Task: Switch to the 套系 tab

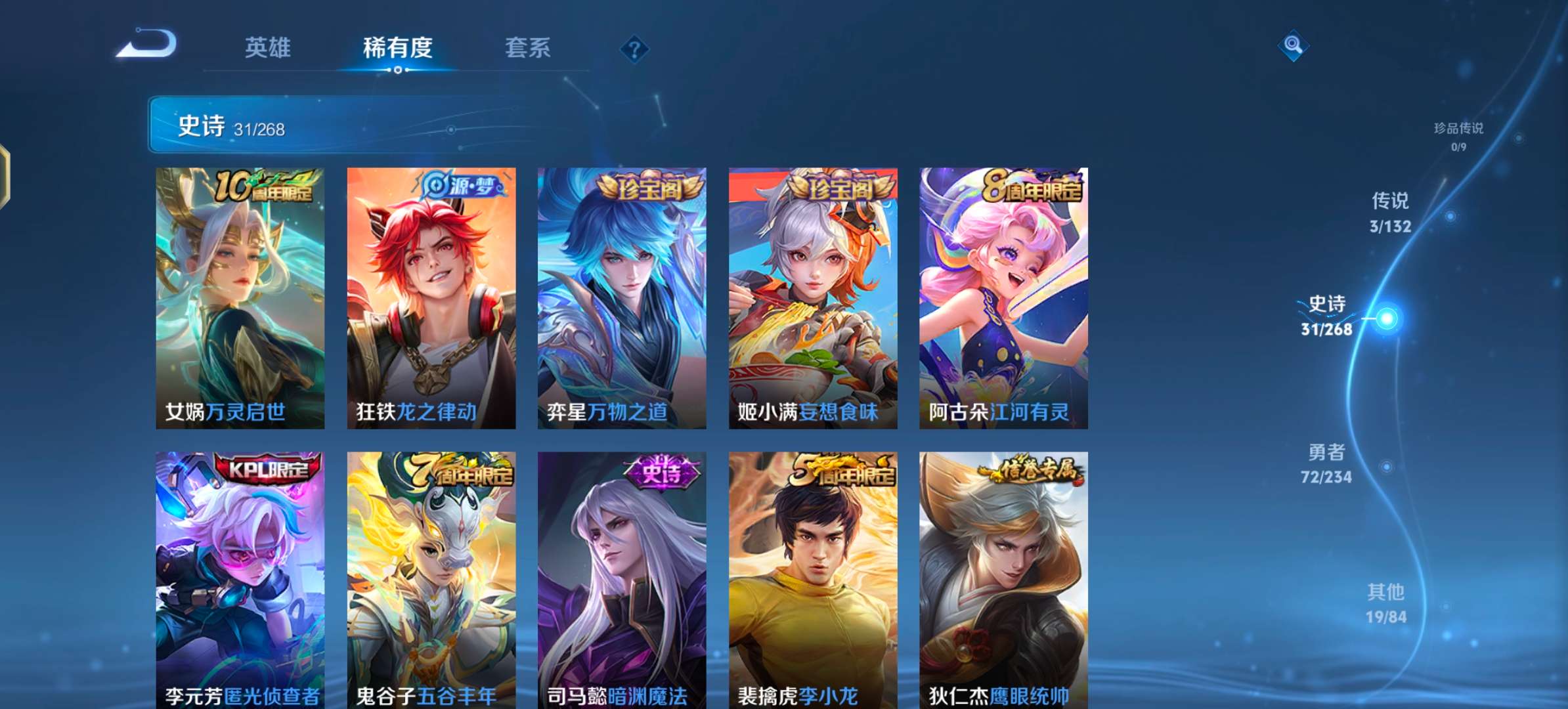Action: 527,48
